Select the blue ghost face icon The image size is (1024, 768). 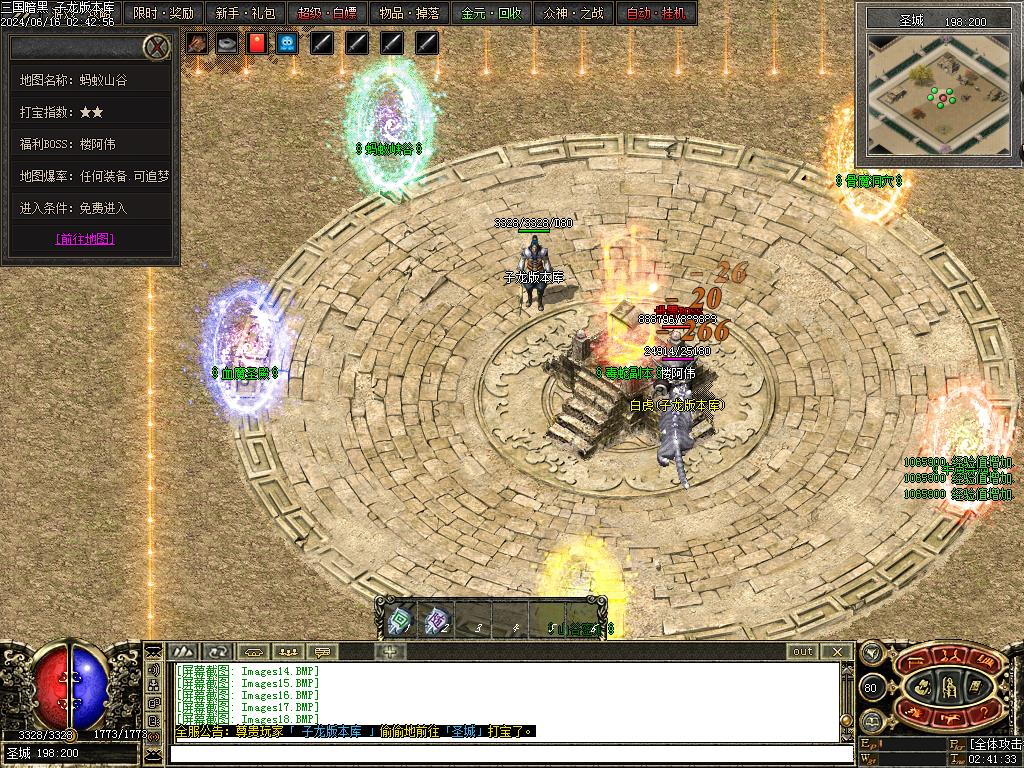(x=287, y=43)
